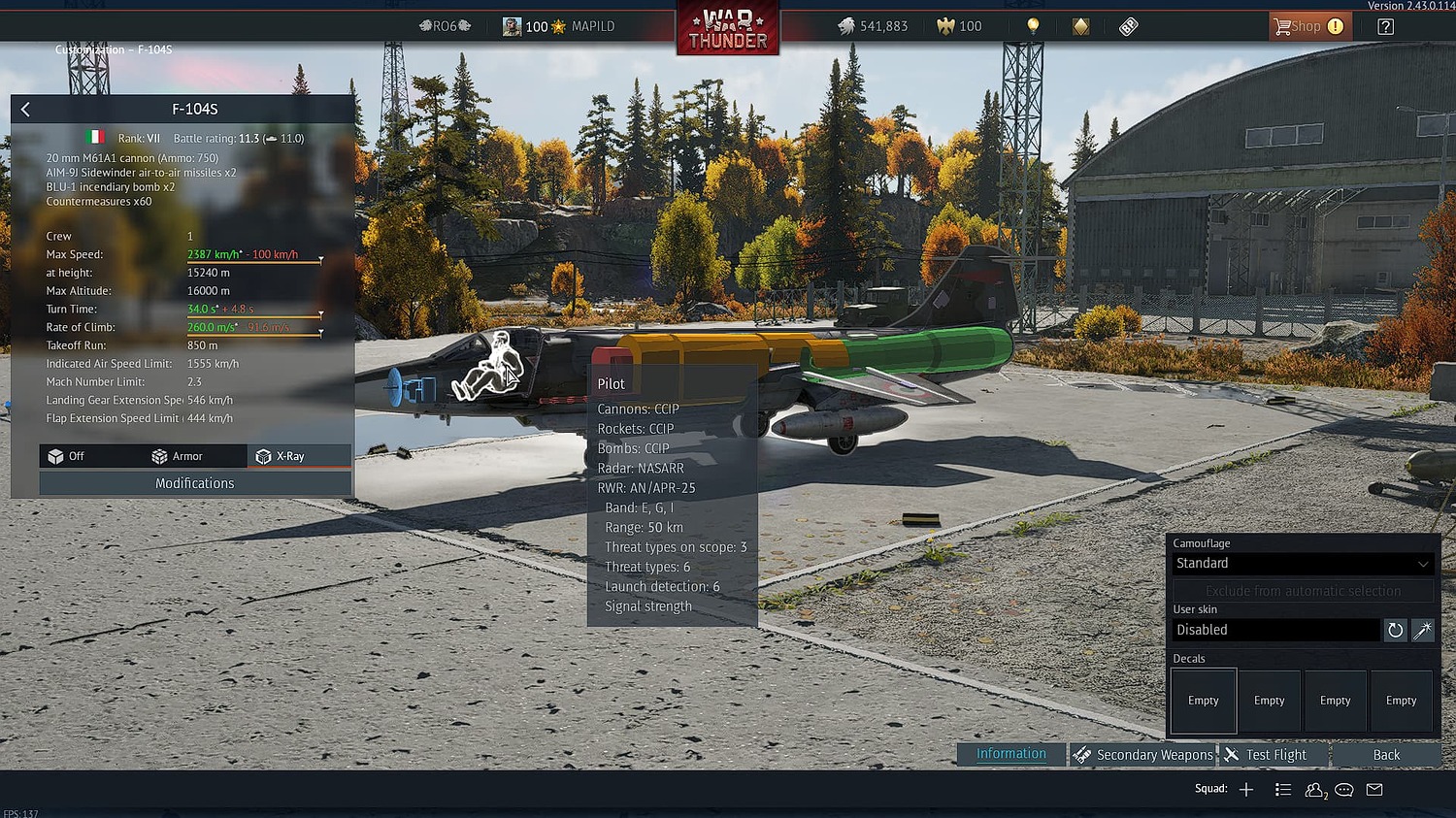Click the magic wand user skin button
1456x818 pixels.
tap(1423, 630)
